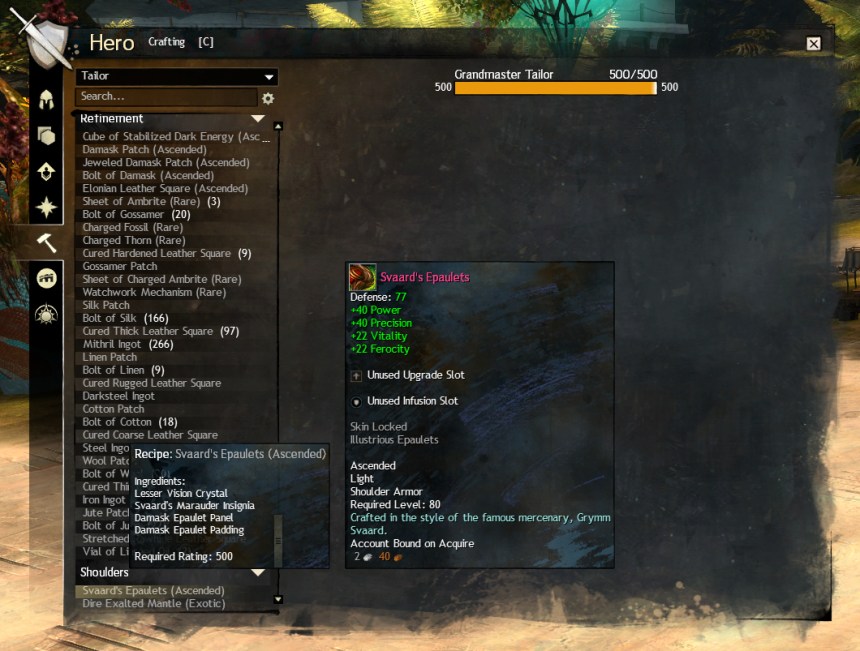Click the recipe search field
The image size is (860, 651).
pyautogui.click(x=166, y=97)
